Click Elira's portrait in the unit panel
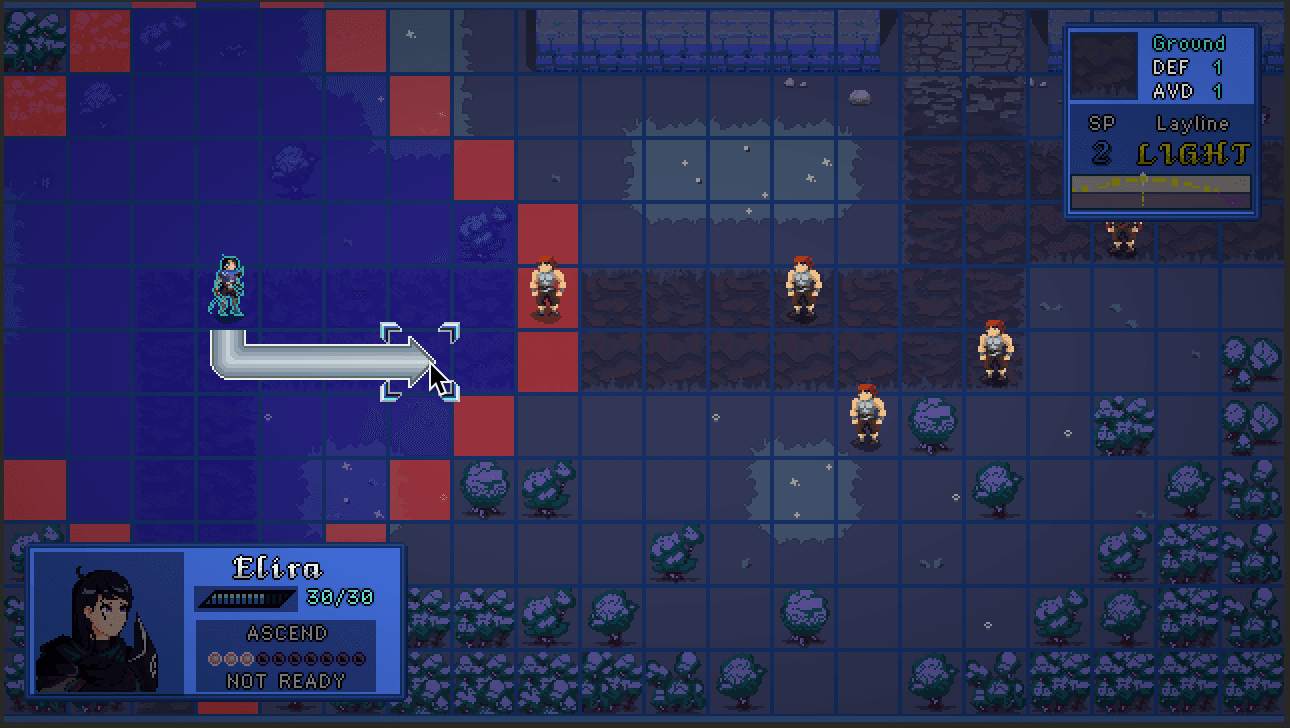Viewport: 1290px width, 728px height. point(108,622)
